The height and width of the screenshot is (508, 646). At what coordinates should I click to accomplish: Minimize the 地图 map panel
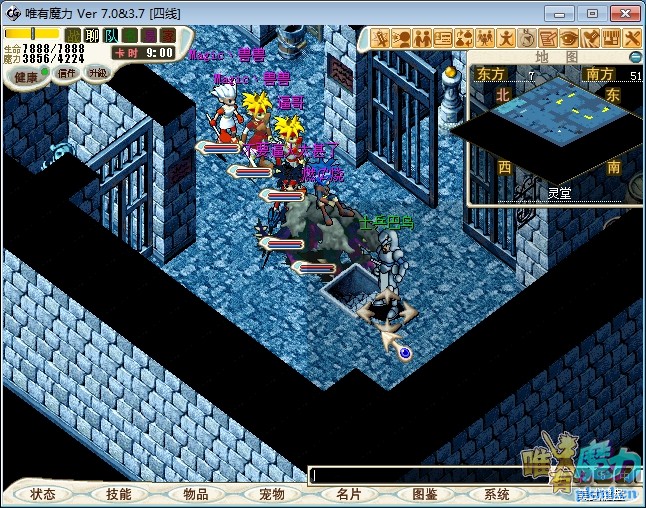pos(636,57)
